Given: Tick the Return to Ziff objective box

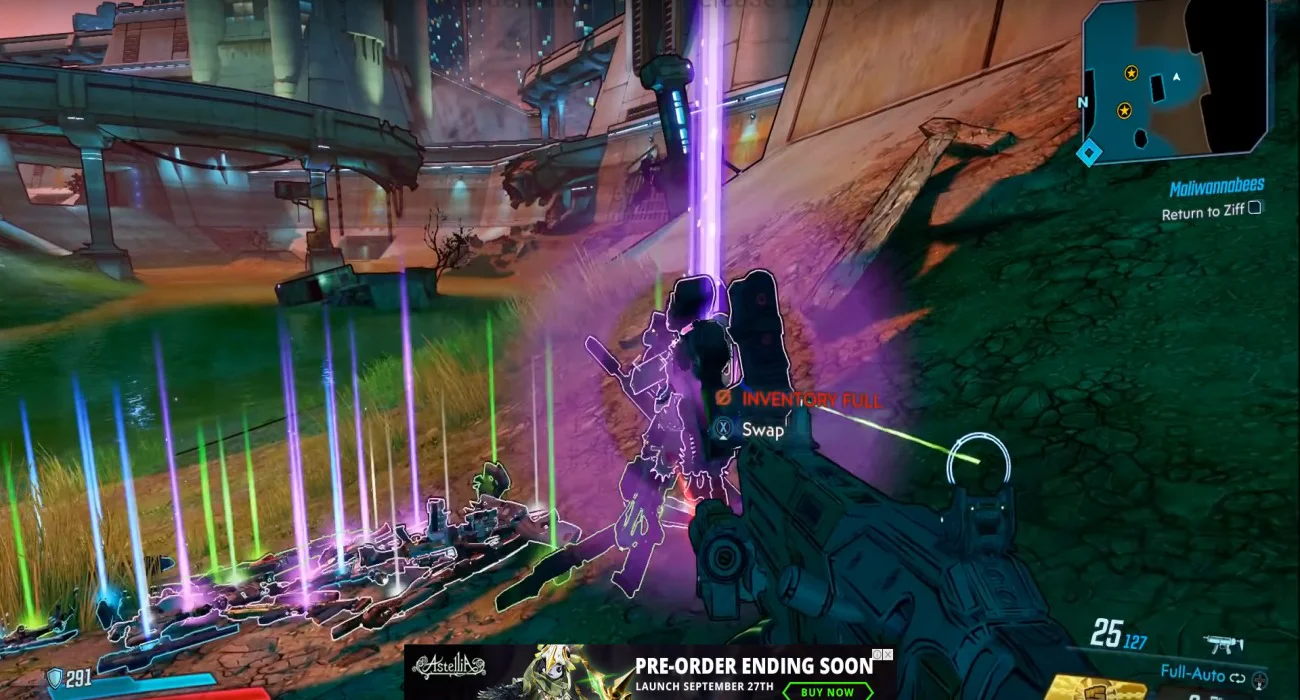Looking at the screenshot, I should (x=1255, y=209).
